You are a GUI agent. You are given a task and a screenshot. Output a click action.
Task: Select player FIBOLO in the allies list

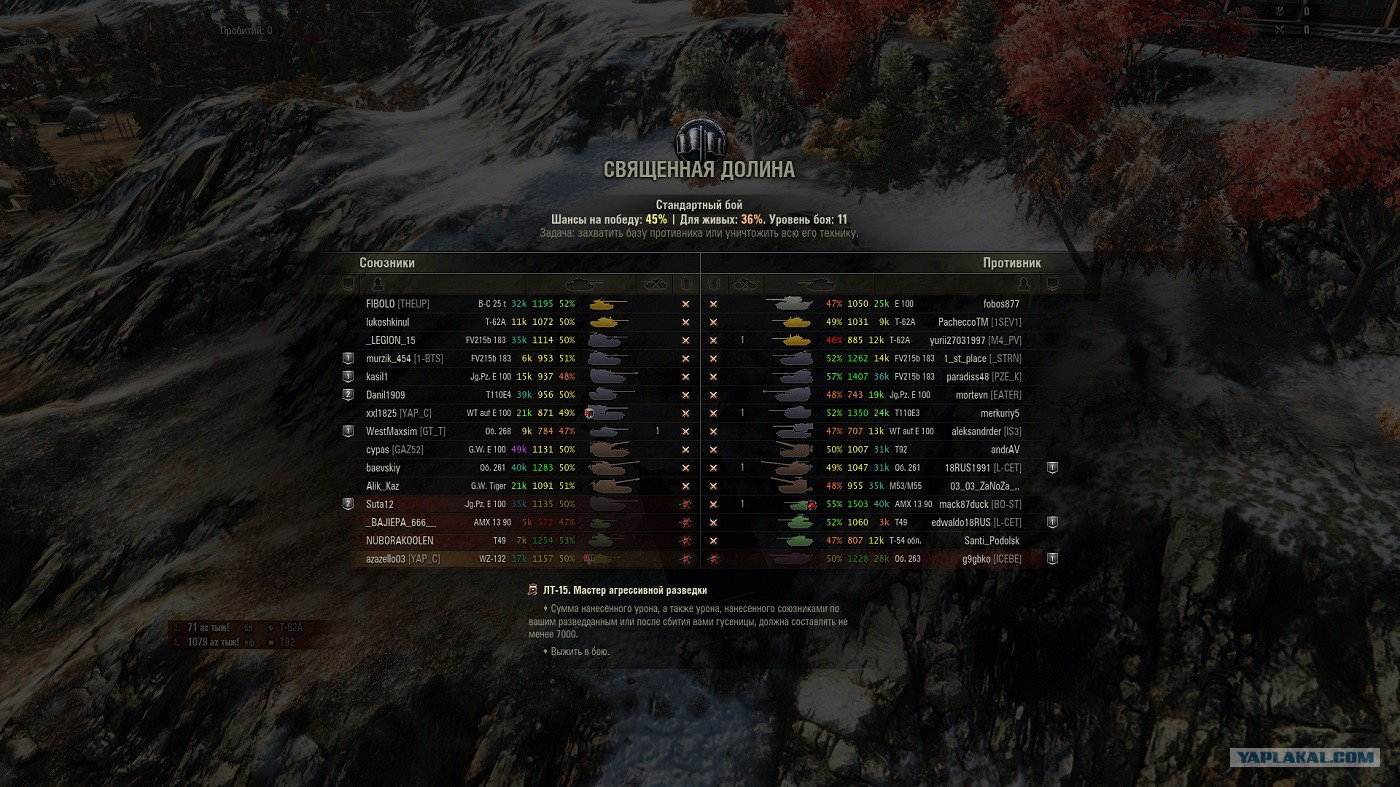pyautogui.click(x=397, y=304)
